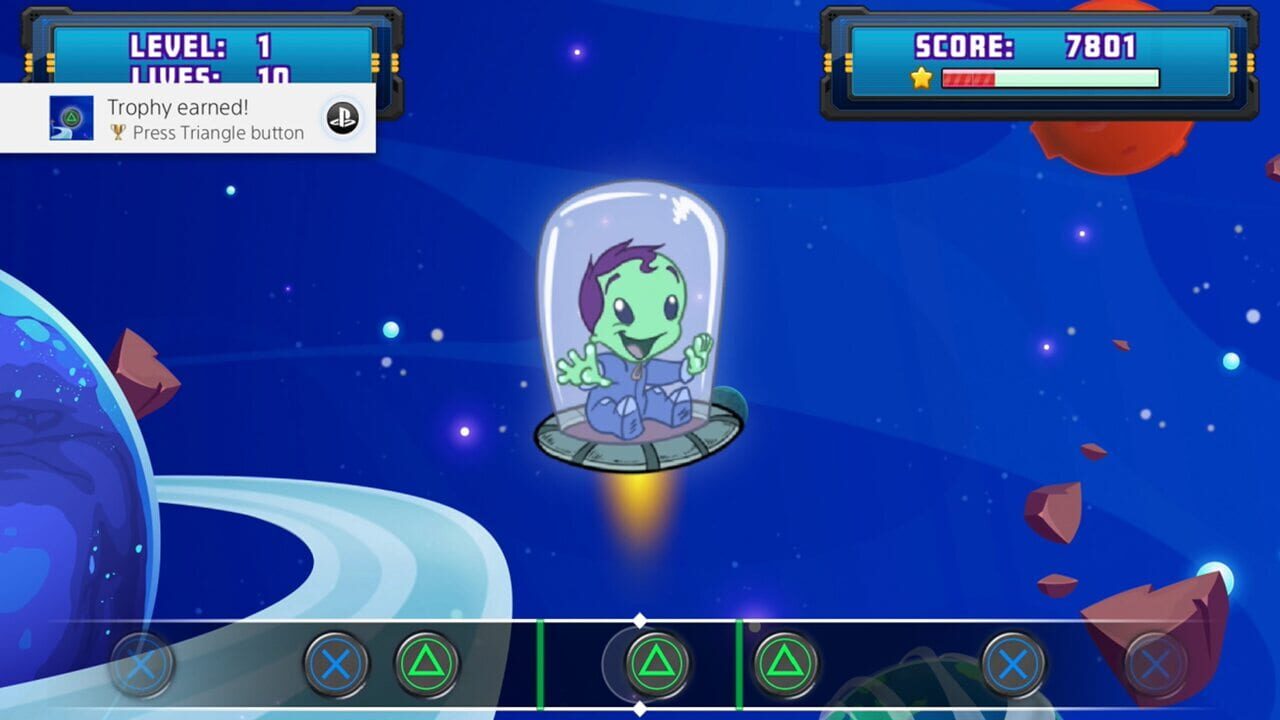Click the green Triangle icon left of the hit zone

425,663
